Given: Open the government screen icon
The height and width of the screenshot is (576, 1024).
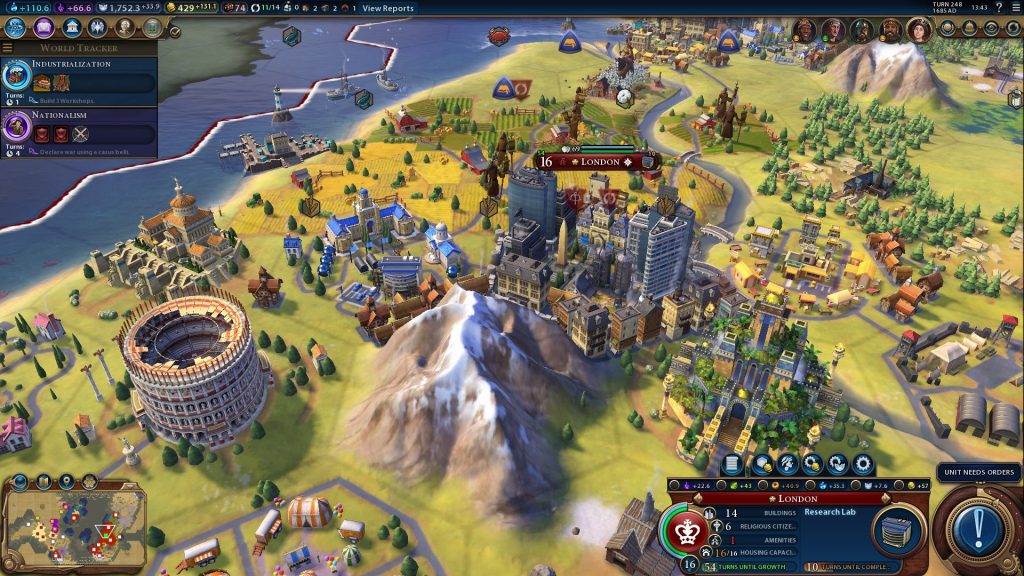Looking at the screenshot, I should pyautogui.click(x=70, y=28).
